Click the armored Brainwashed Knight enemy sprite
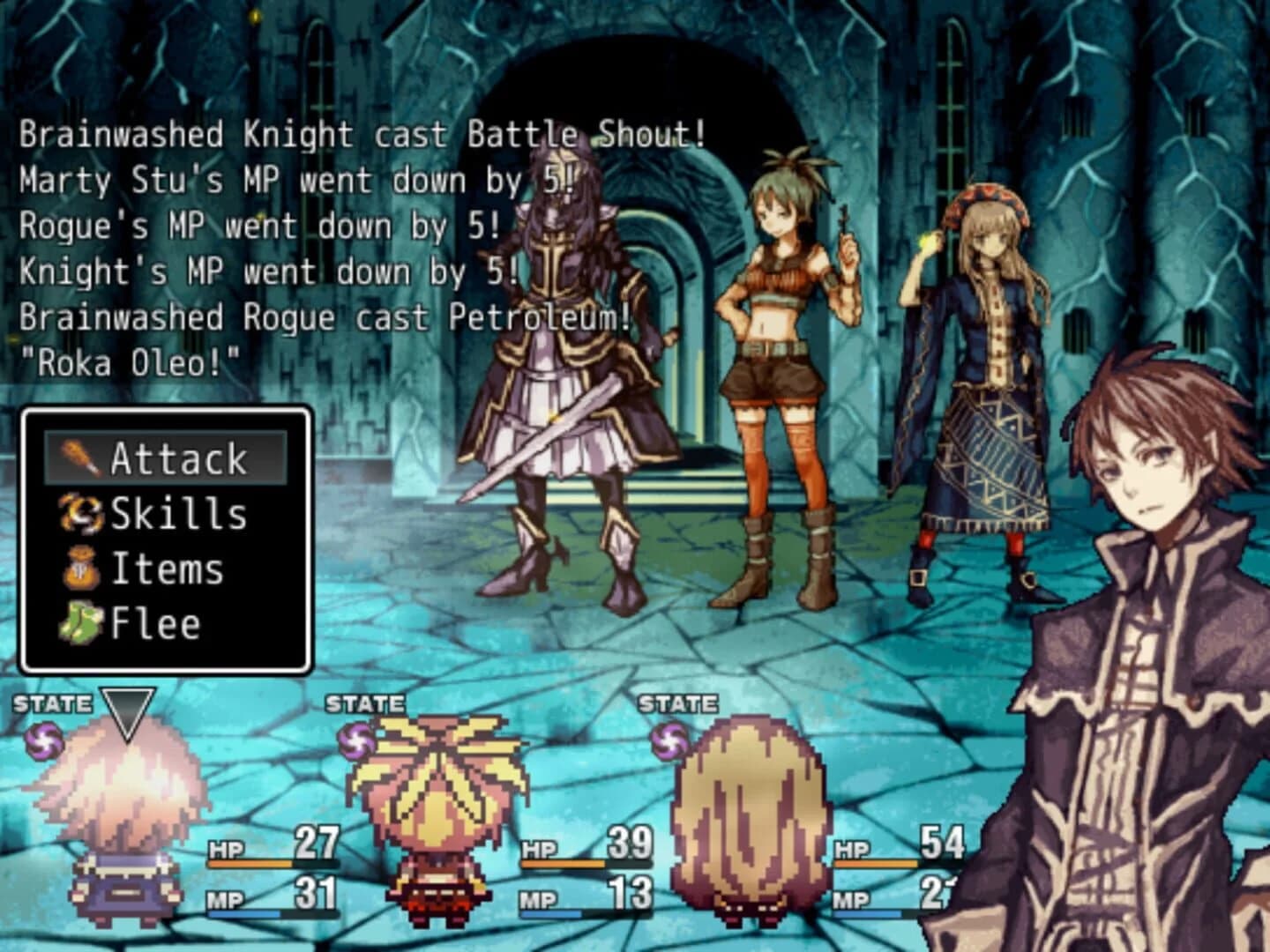Screen dimensions: 1270x952 tap(556, 353)
